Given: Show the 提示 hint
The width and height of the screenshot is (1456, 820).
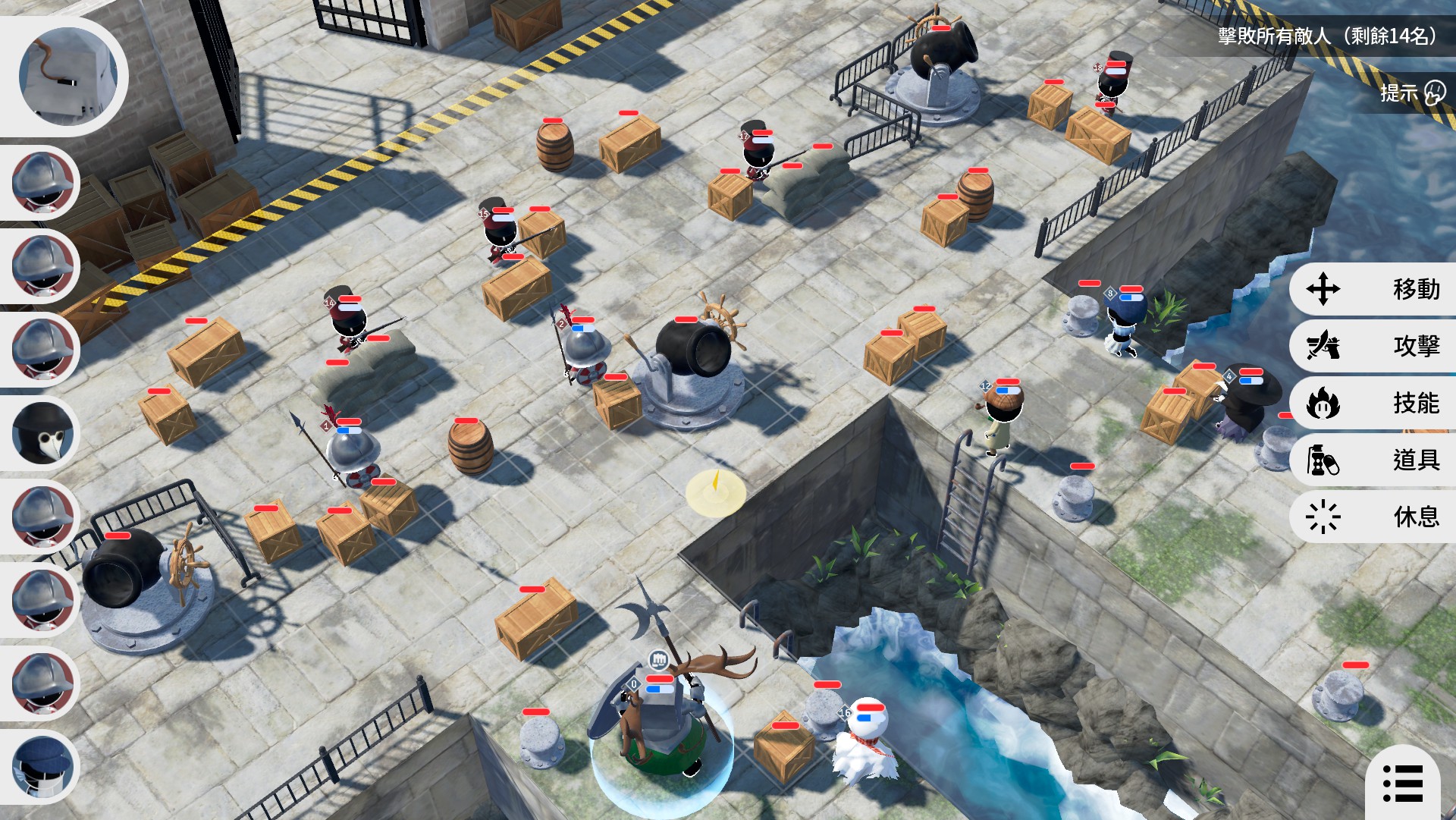Looking at the screenshot, I should [x=1412, y=93].
